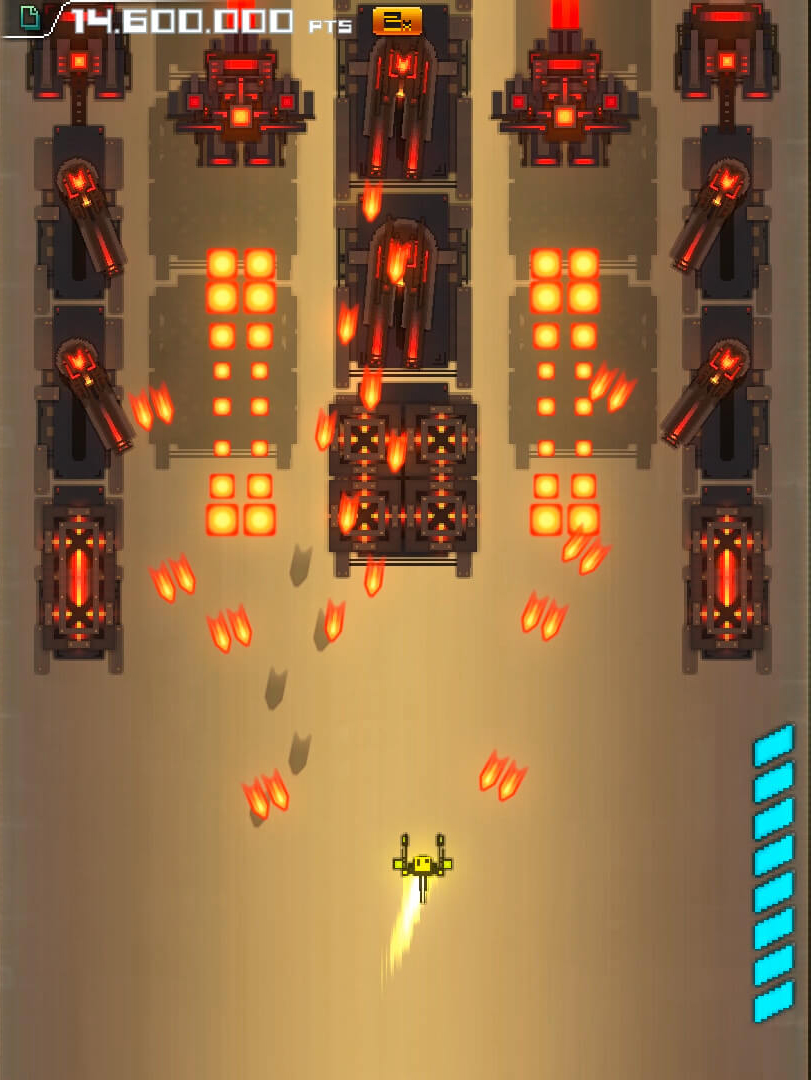The height and width of the screenshot is (1080, 811).
Task: Click the green document icon beside the score
Action: pyautogui.click(x=29, y=17)
